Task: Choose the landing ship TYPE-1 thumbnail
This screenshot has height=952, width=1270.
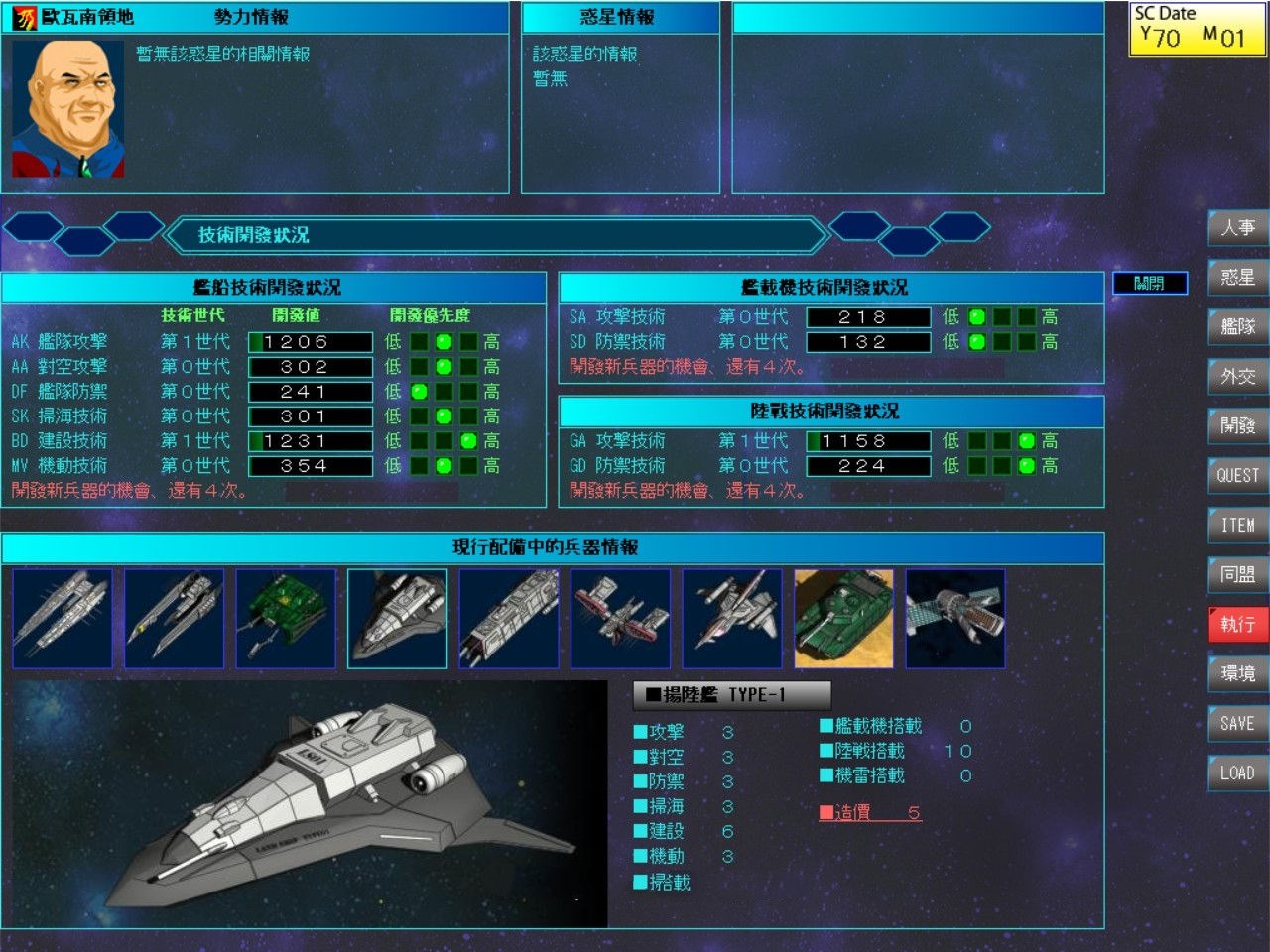Action: tap(397, 619)
